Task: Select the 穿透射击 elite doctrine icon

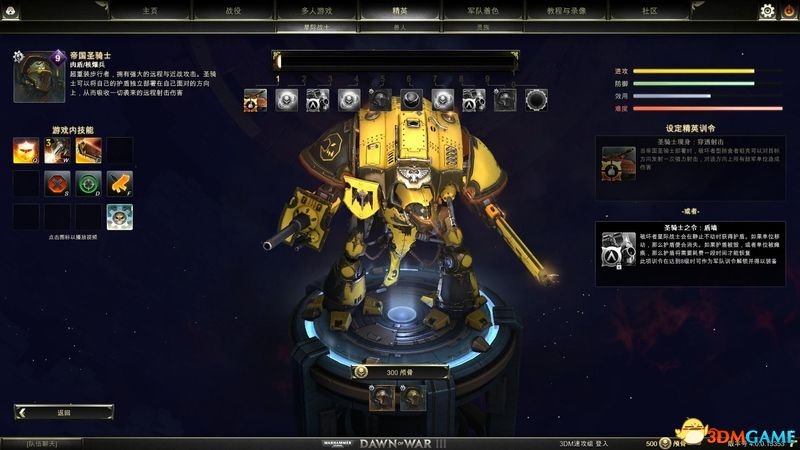Action: click(x=616, y=162)
